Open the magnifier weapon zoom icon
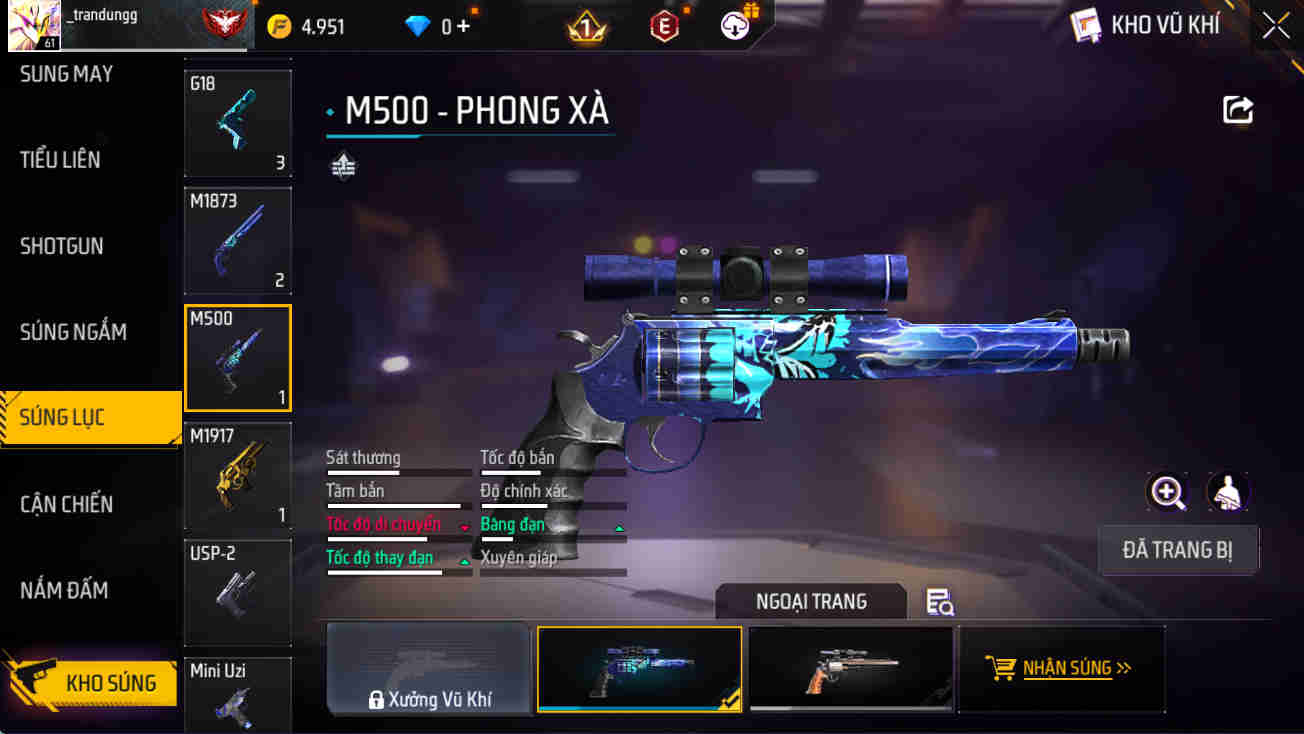 pos(1168,492)
